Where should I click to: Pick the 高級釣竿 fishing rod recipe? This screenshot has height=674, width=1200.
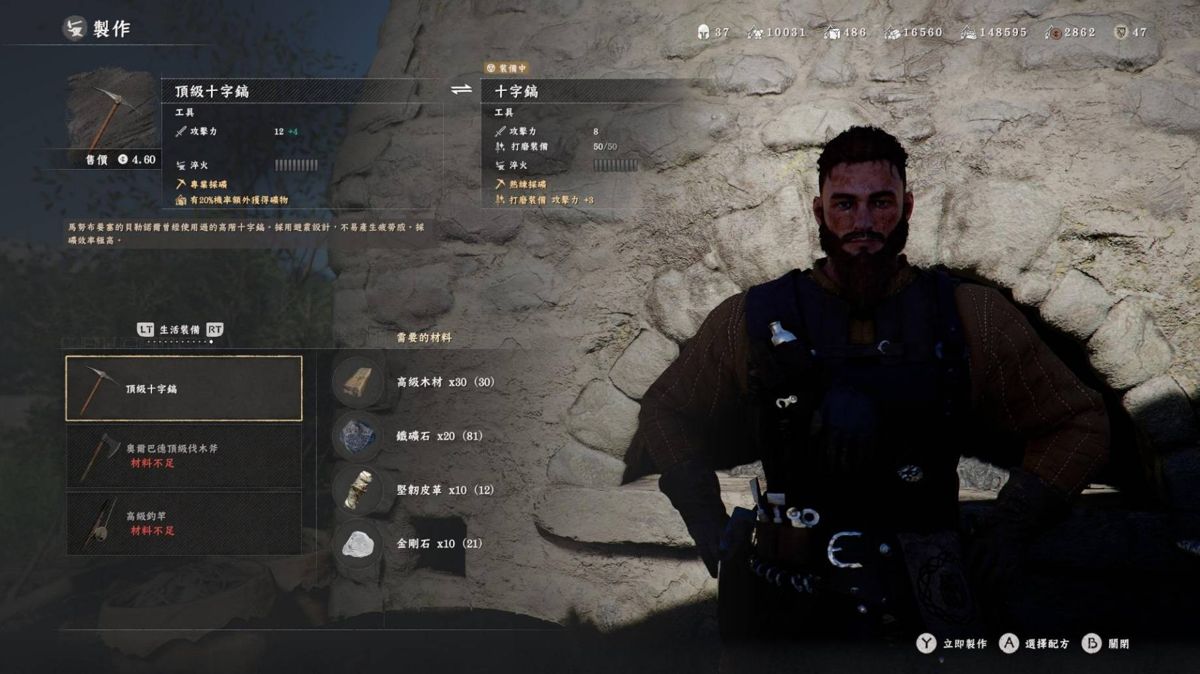(x=184, y=522)
